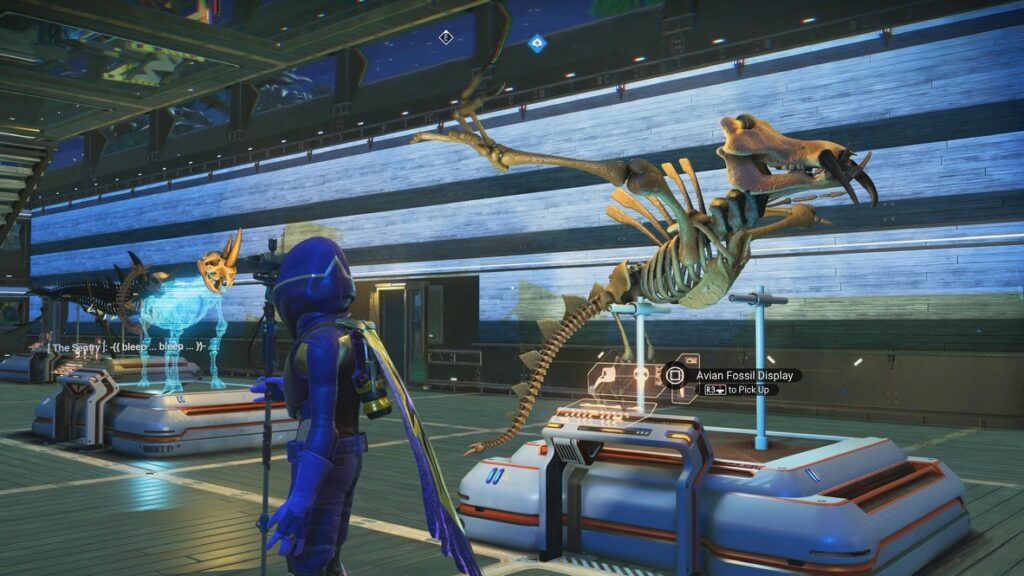The width and height of the screenshot is (1024, 576).
Task: Select the white diamond compass marker
Action: pos(446,38)
